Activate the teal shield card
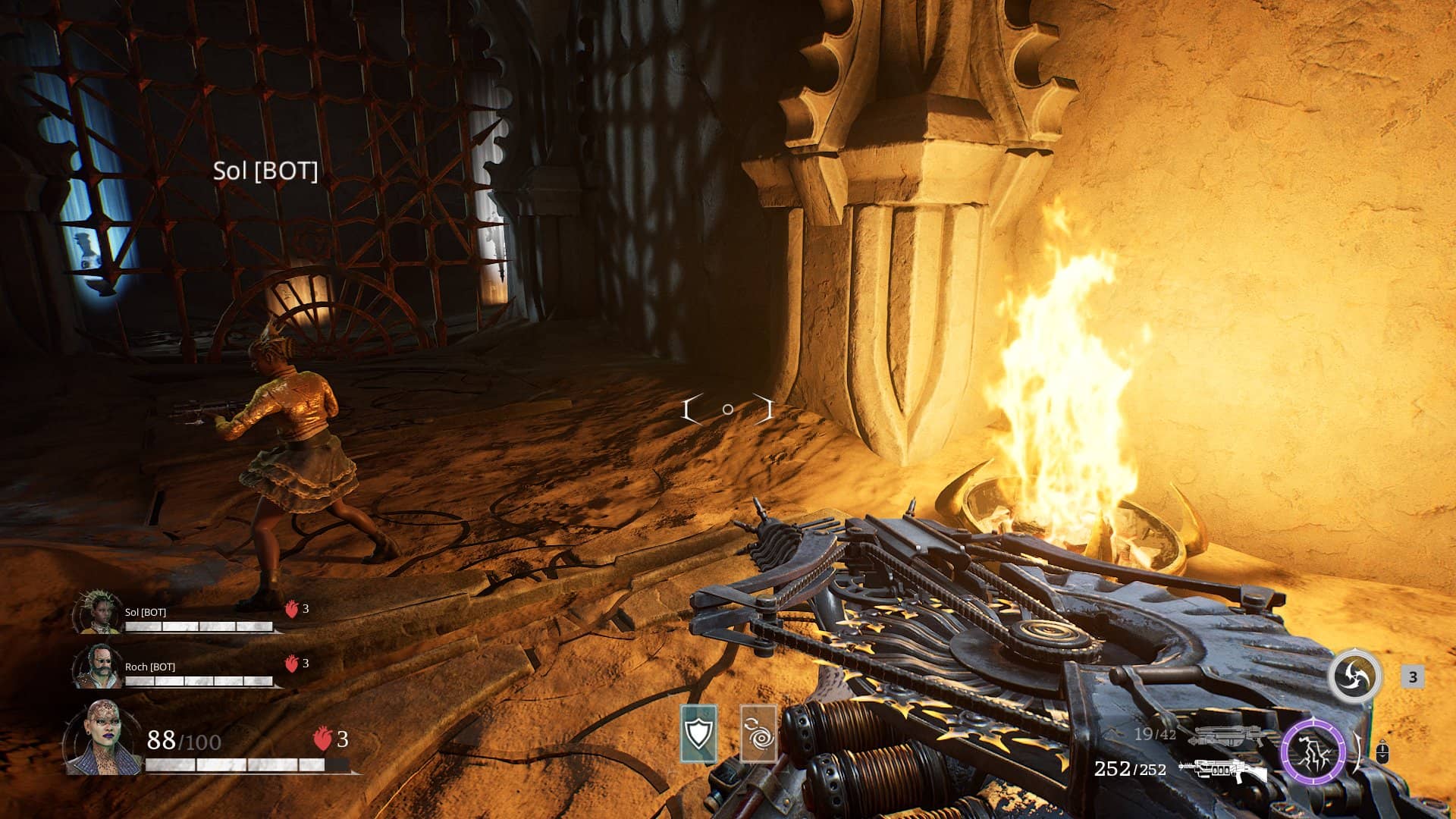Viewport: 1456px width, 819px height. pos(698,733)
